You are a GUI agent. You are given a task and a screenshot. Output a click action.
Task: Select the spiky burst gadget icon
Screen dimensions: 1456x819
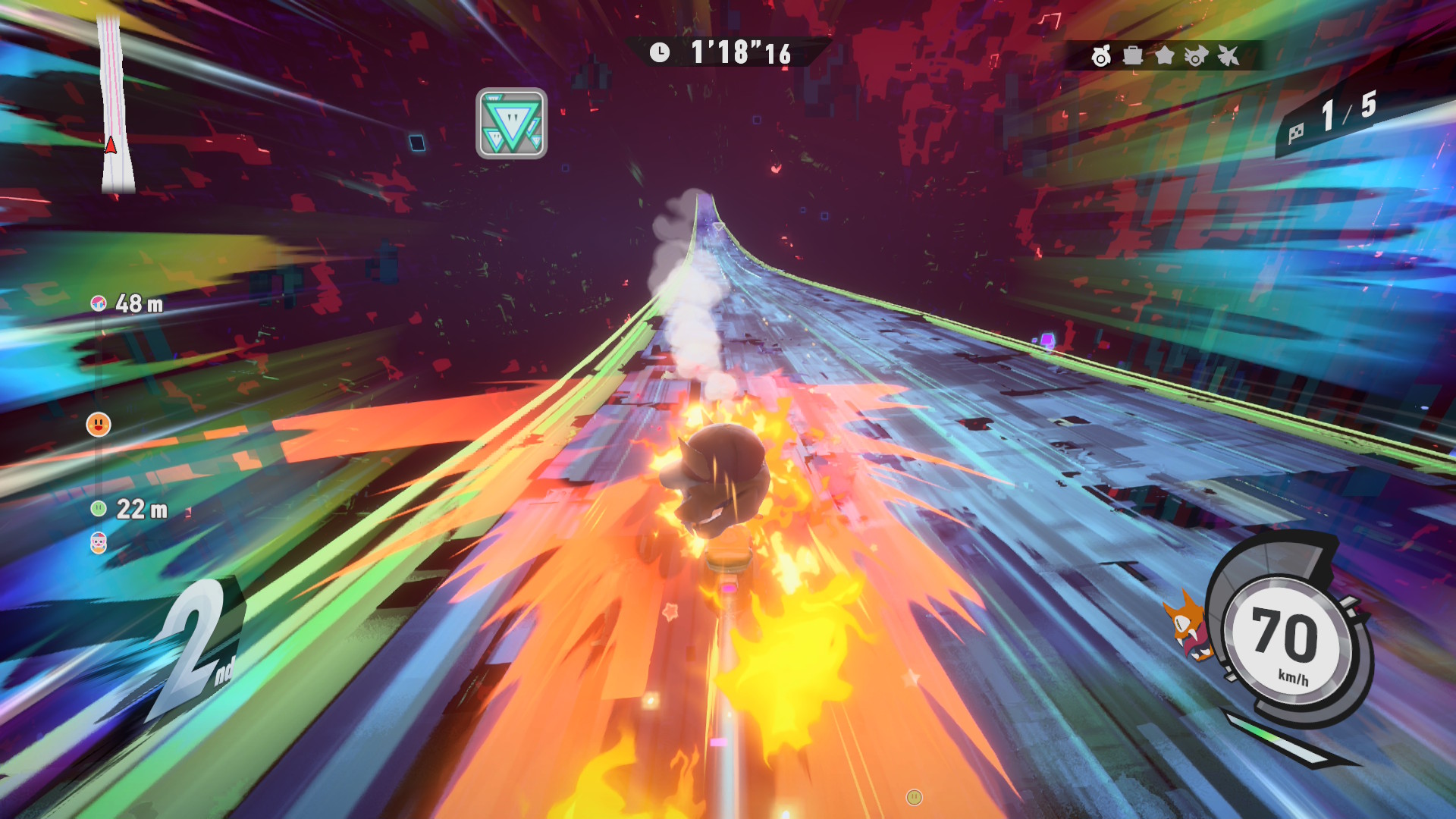point(1228,55)
